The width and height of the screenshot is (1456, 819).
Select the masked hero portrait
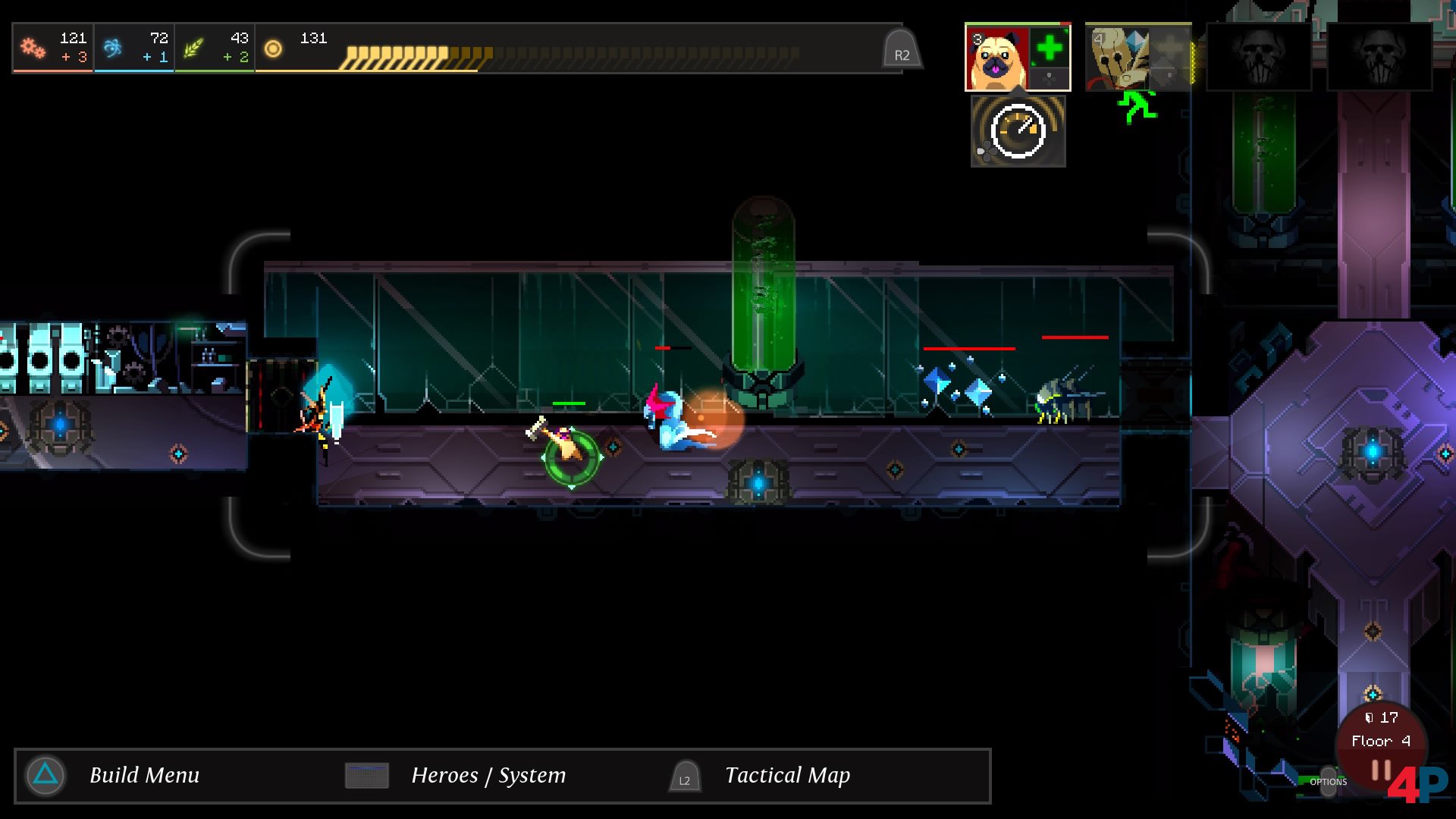[1116, 57]
